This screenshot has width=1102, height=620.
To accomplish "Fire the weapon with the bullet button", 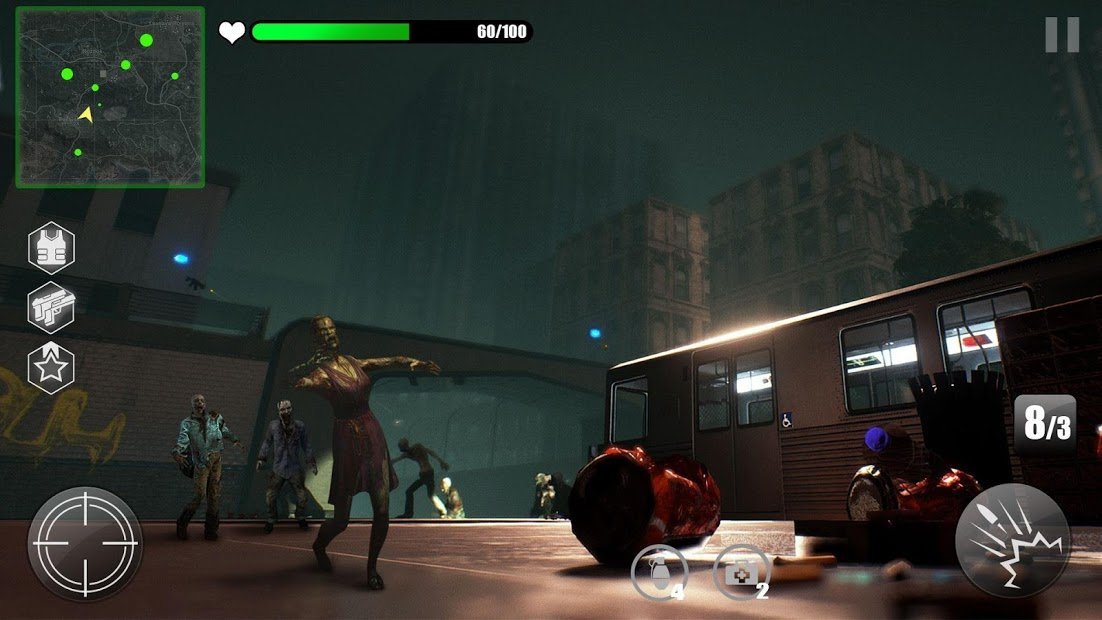I will pos(1012,541).
